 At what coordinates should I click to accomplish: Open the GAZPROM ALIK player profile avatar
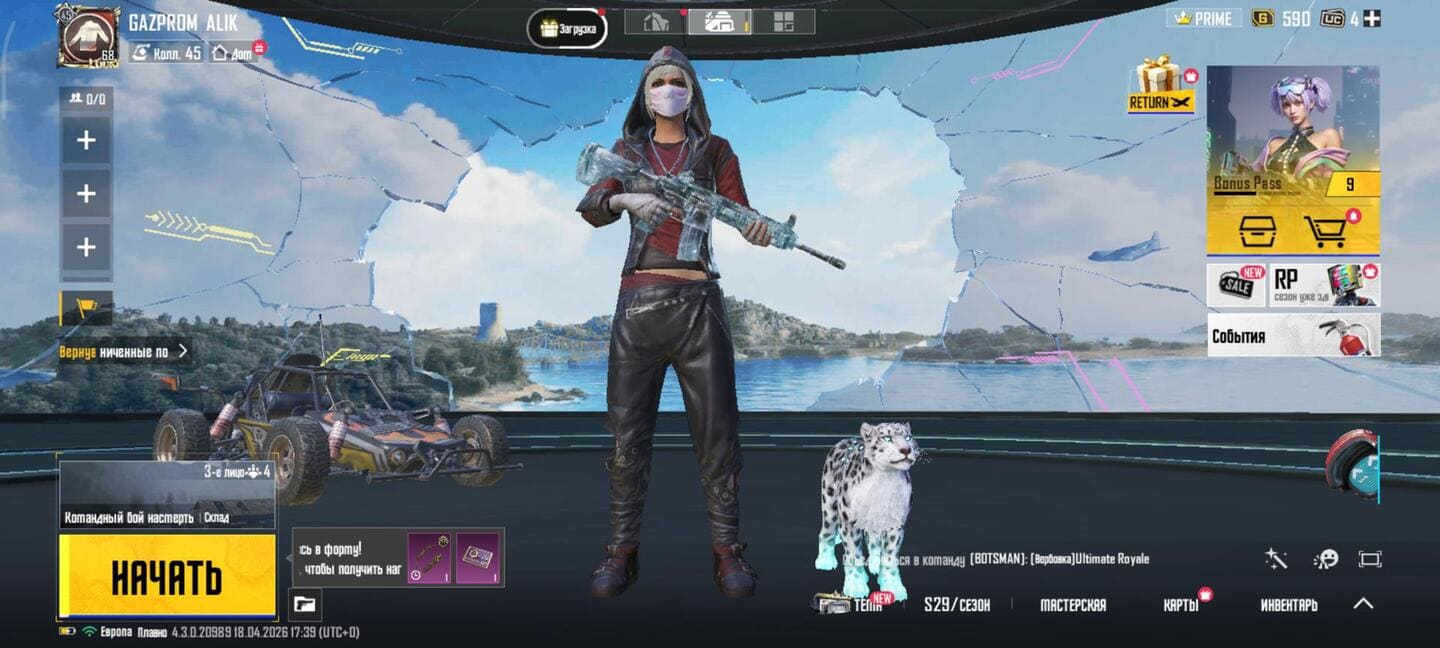click(x=88, y=37)
